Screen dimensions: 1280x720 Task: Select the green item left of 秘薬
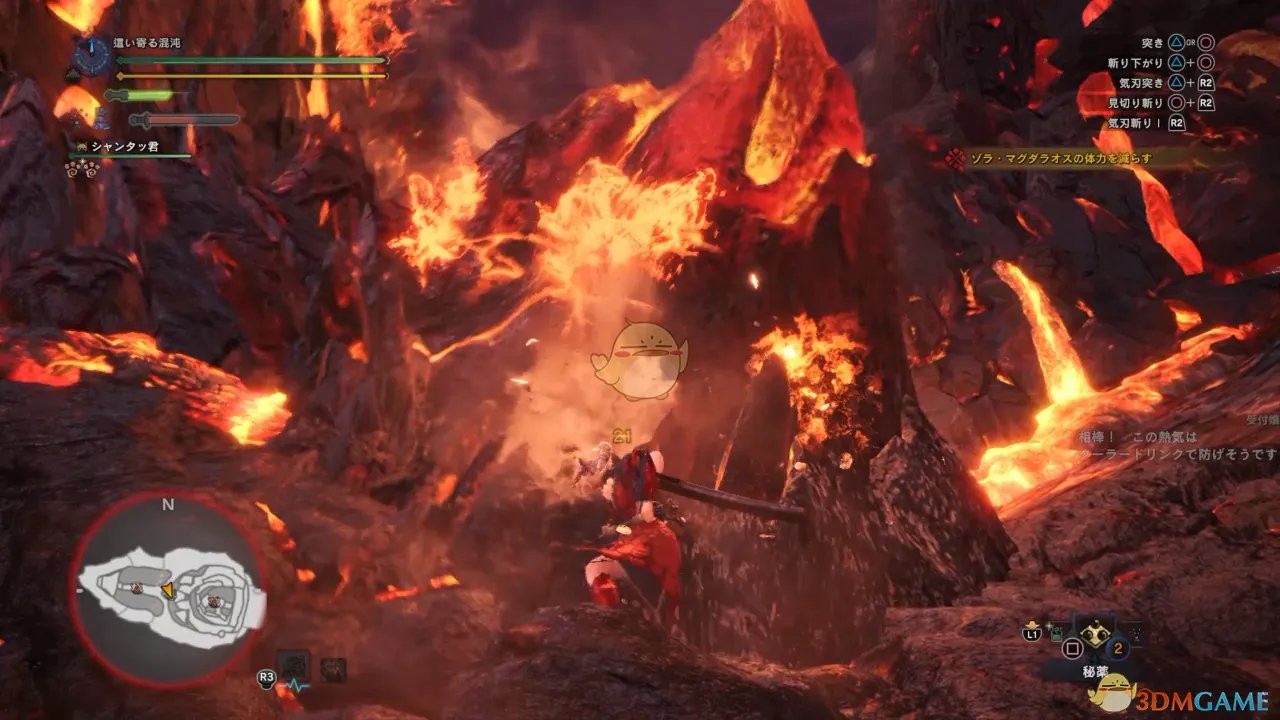[x=1054, y=631]
